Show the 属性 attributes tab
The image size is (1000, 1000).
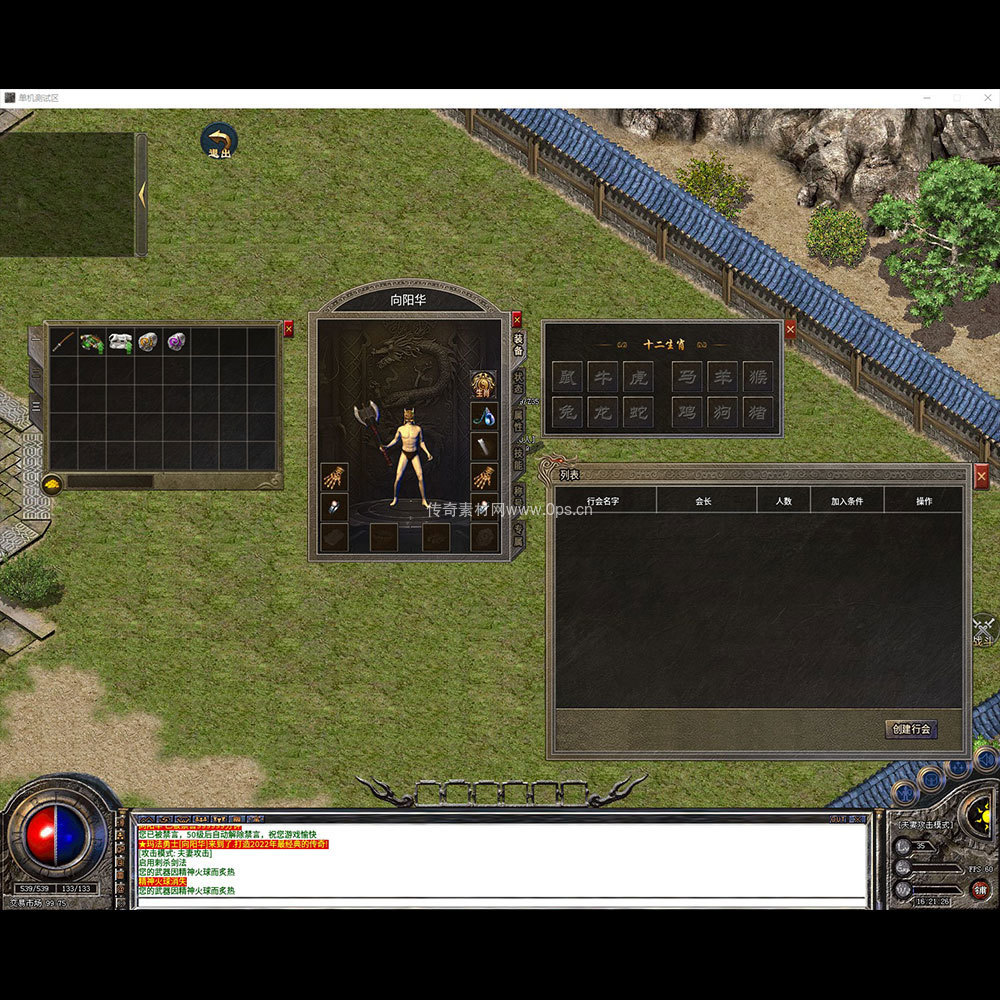[518, 419]
